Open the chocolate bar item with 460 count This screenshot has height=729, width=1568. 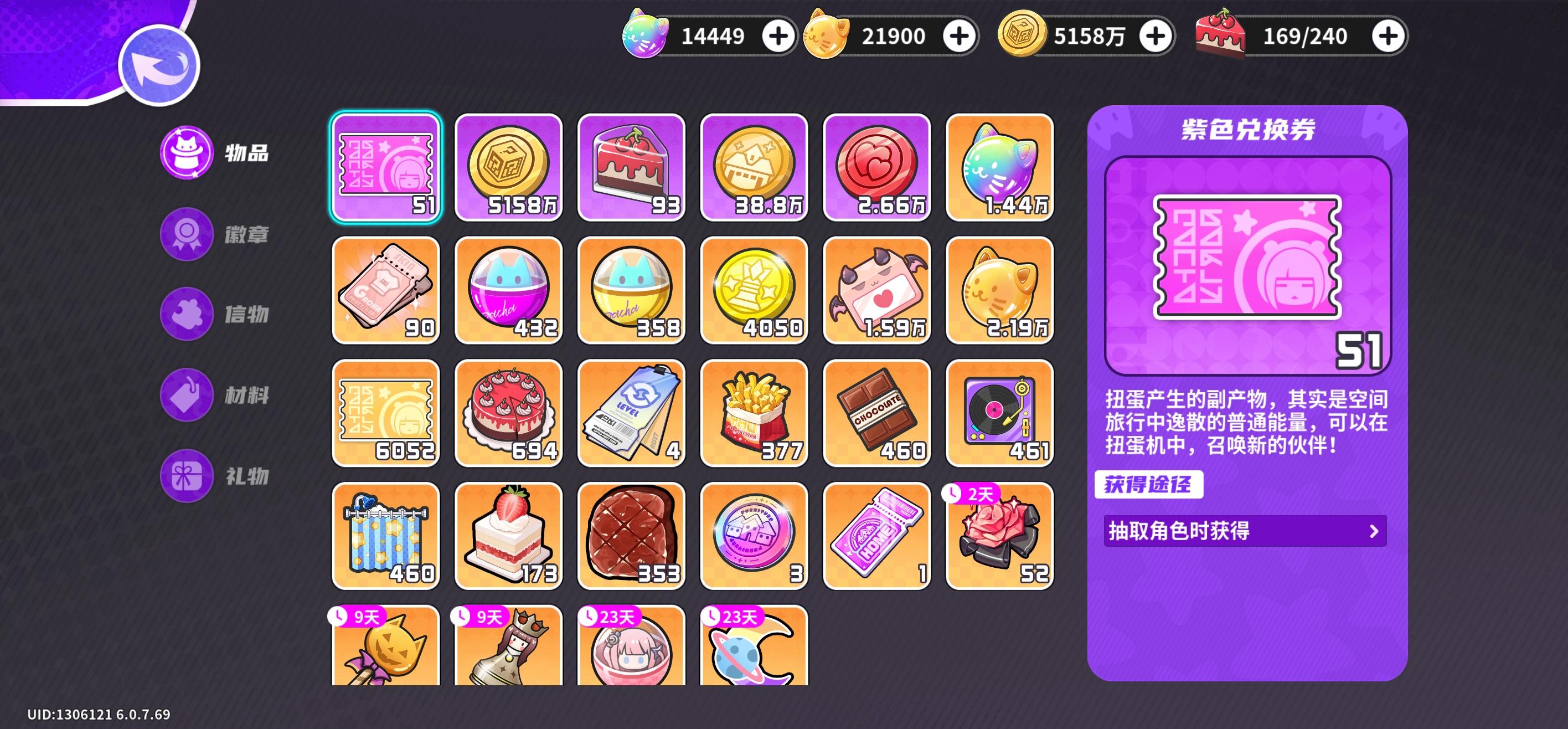[x=878, y=414]
